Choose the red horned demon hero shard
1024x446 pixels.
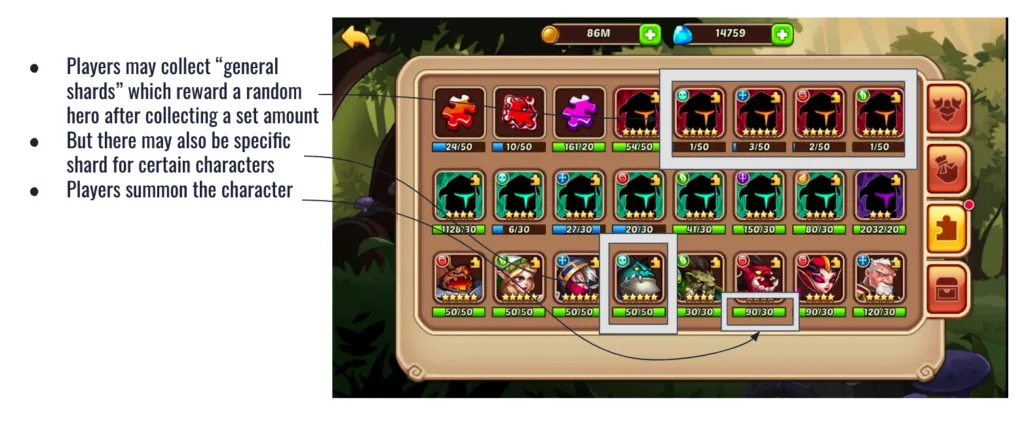759,278
